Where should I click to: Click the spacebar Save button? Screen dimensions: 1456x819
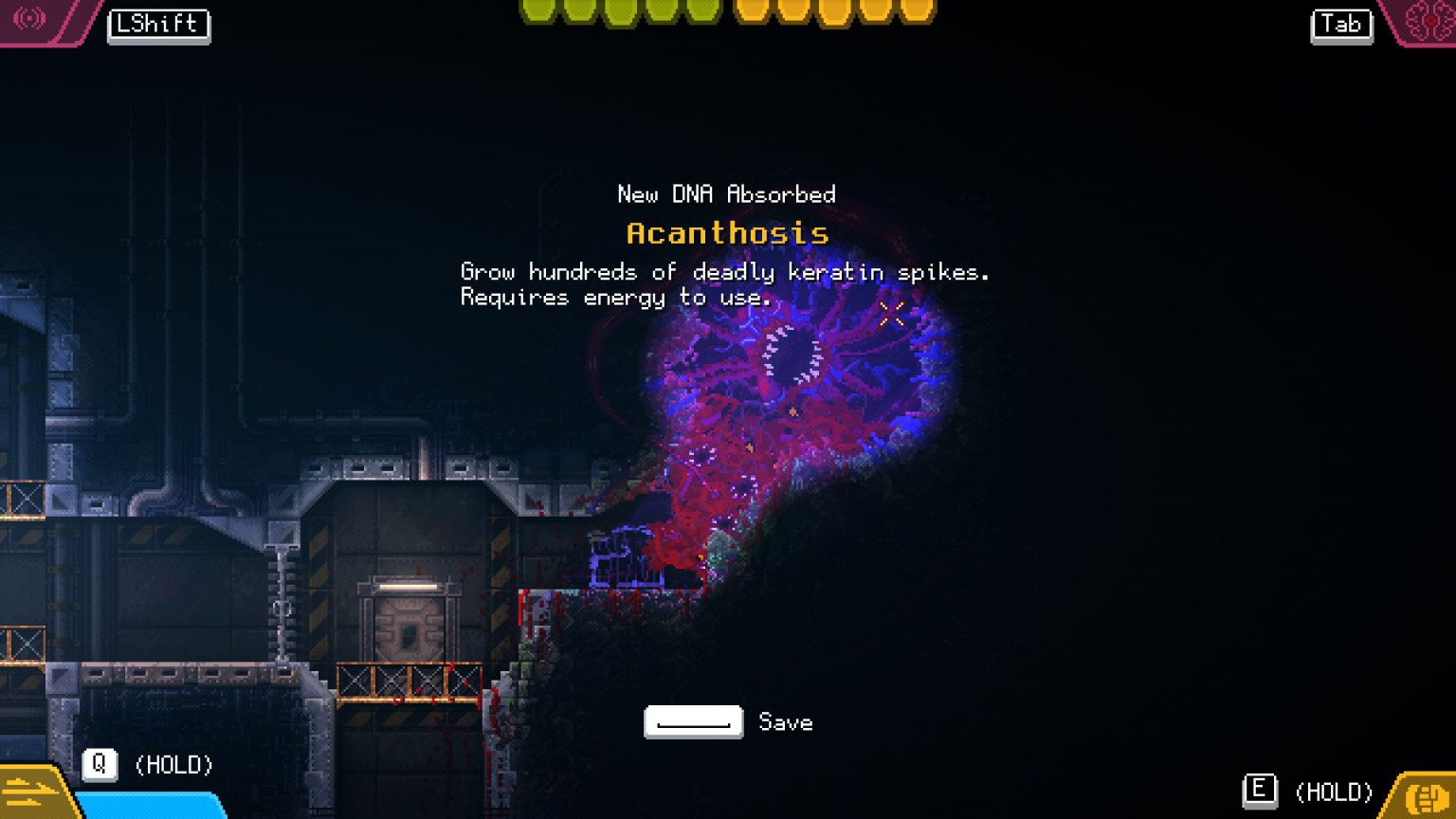click(x=693, y=721)
